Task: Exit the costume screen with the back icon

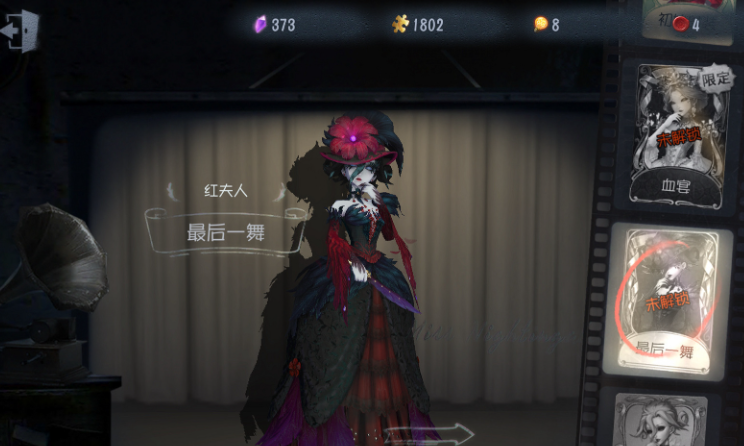Action: (19, 30)
